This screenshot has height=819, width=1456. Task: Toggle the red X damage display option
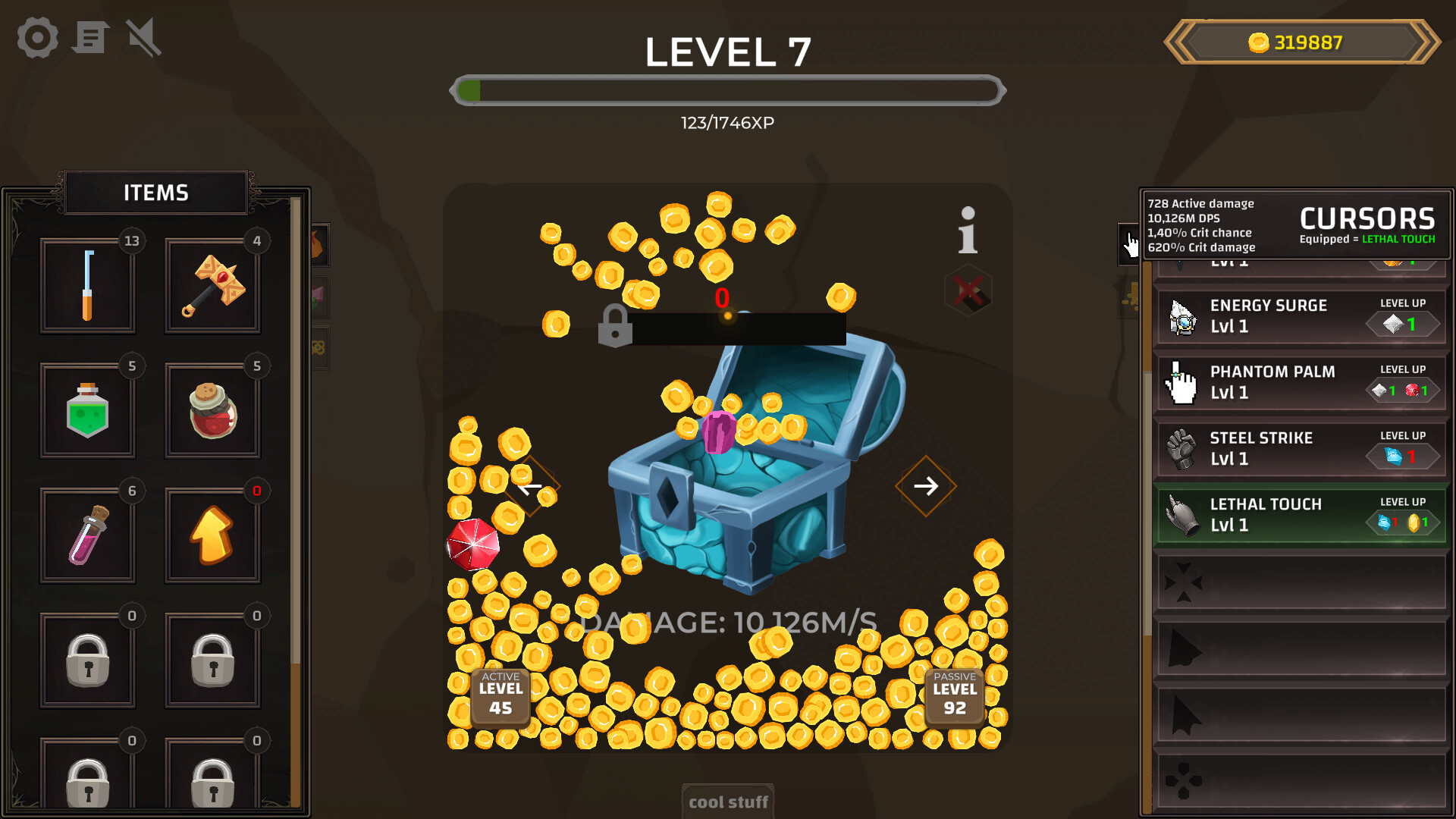[968, 292]
